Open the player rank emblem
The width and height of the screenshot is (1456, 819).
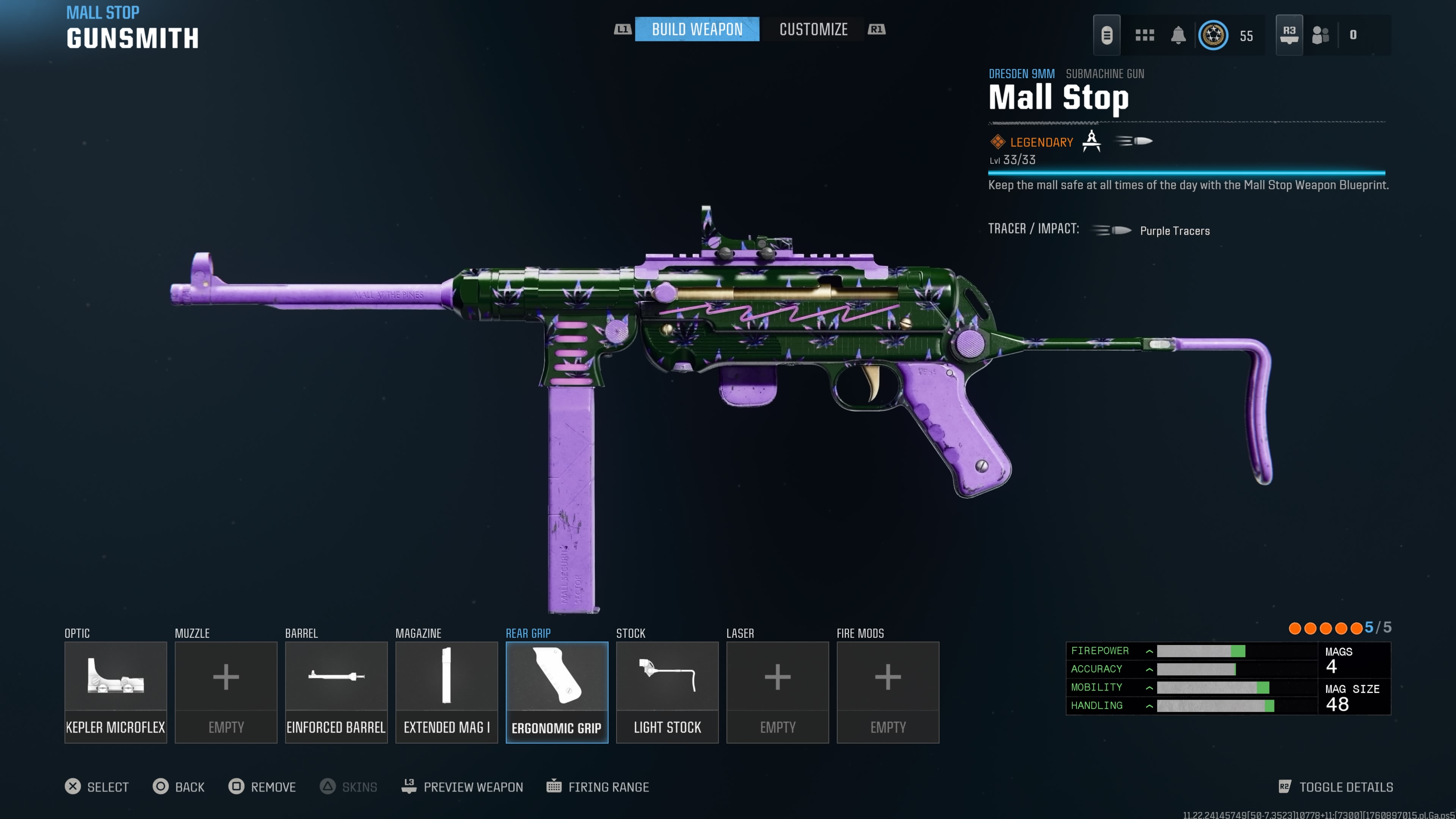click(1213, 35)
